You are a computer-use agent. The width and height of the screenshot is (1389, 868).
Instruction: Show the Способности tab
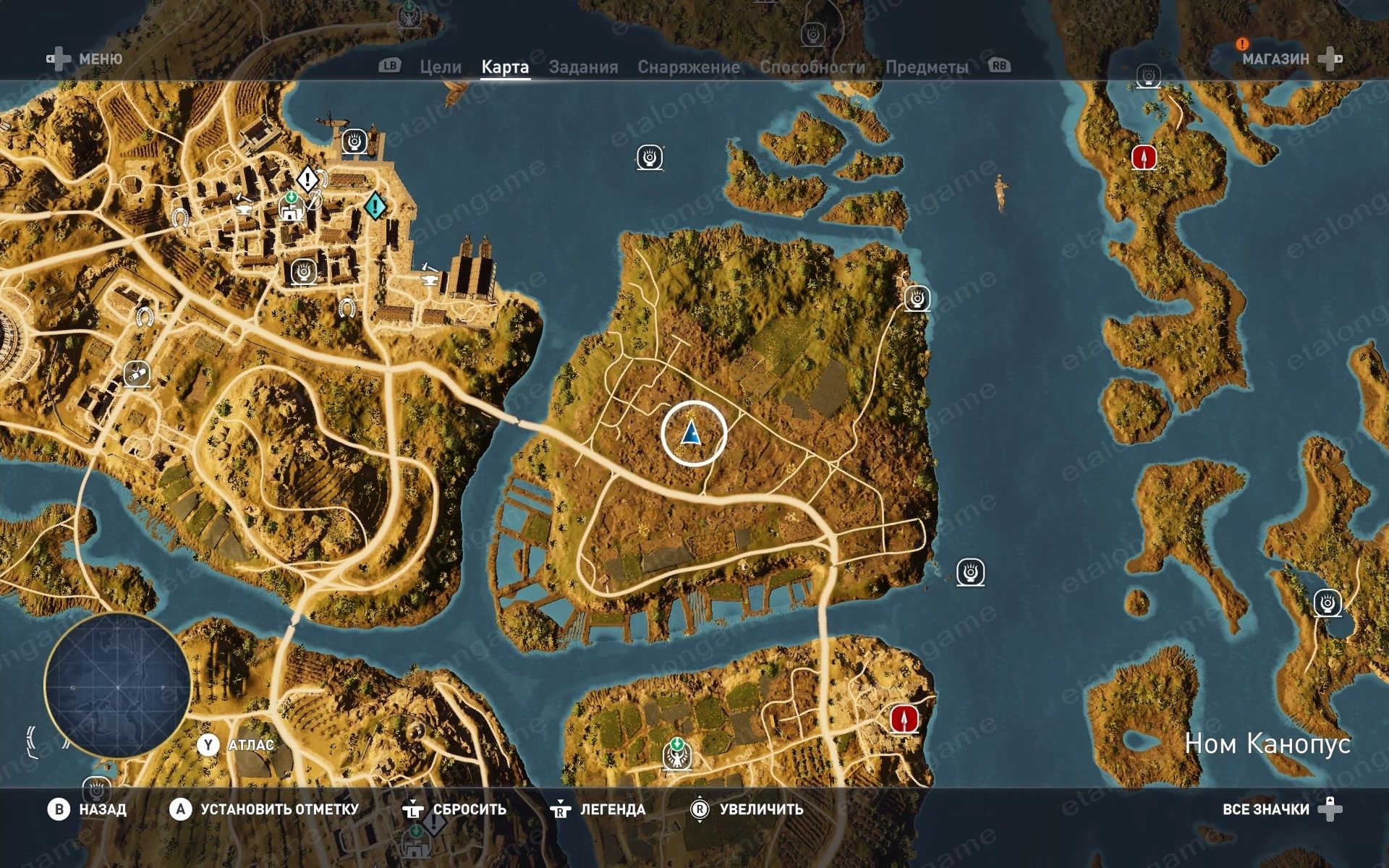point(812,67)
